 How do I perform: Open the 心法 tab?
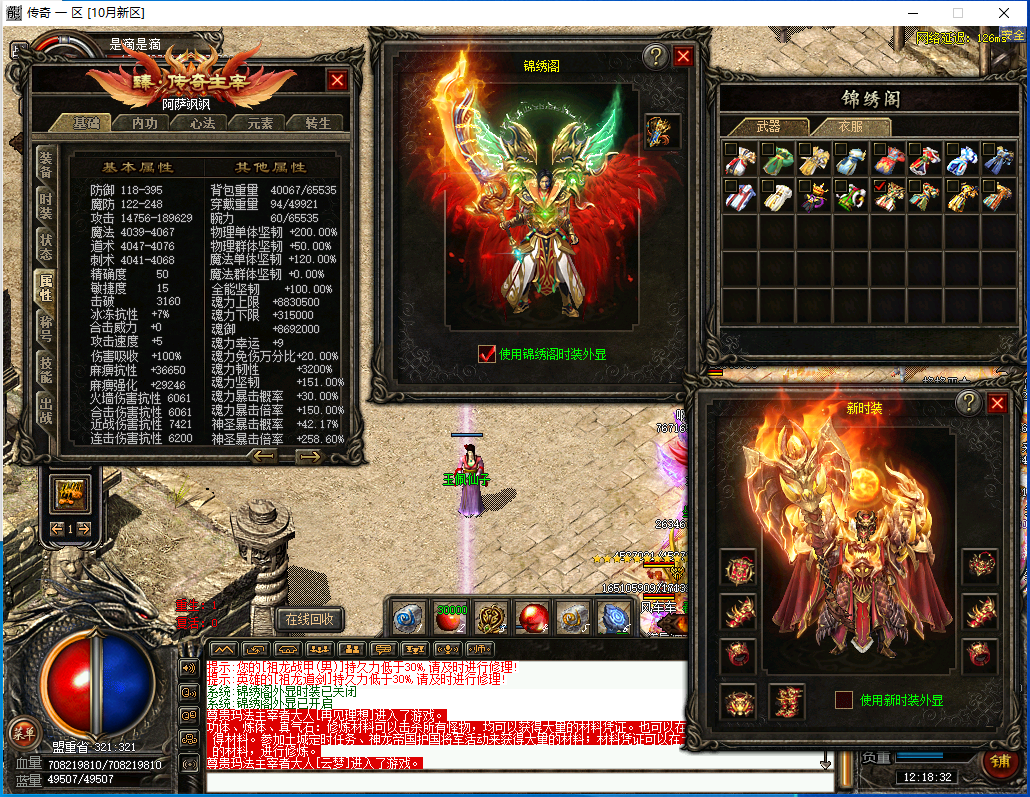coord(202,123)
